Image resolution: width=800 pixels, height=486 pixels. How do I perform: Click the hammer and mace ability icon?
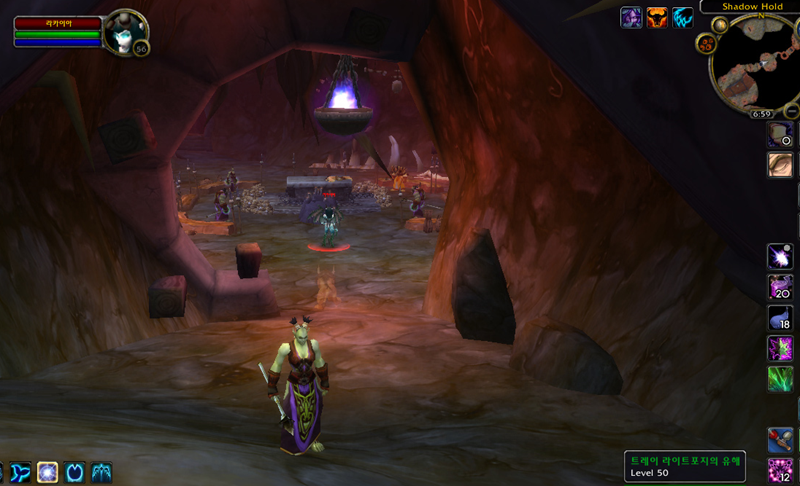pos(780,440)
